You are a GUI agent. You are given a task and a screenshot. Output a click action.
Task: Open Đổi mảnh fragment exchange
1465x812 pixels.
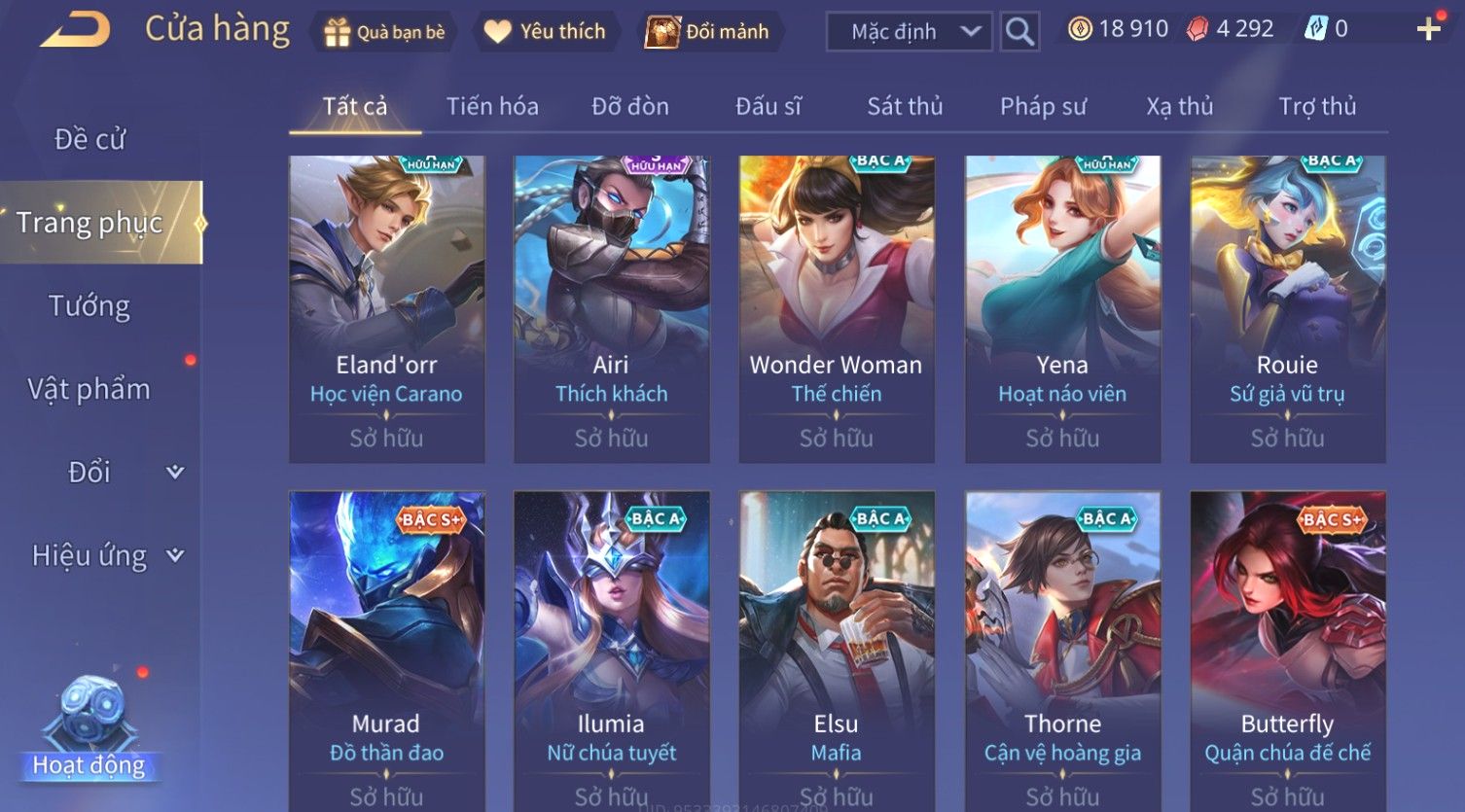(x=708, y=32)
